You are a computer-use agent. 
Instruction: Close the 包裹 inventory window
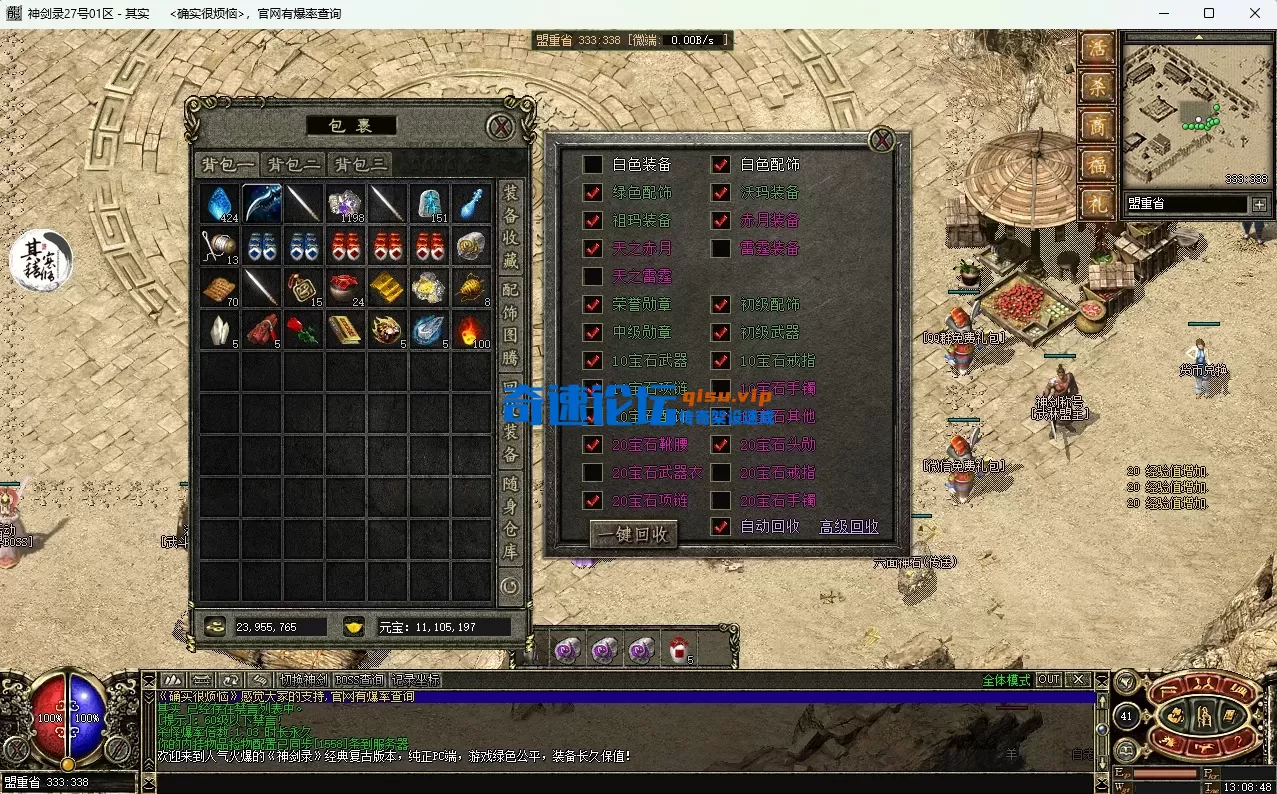(500, 127)
